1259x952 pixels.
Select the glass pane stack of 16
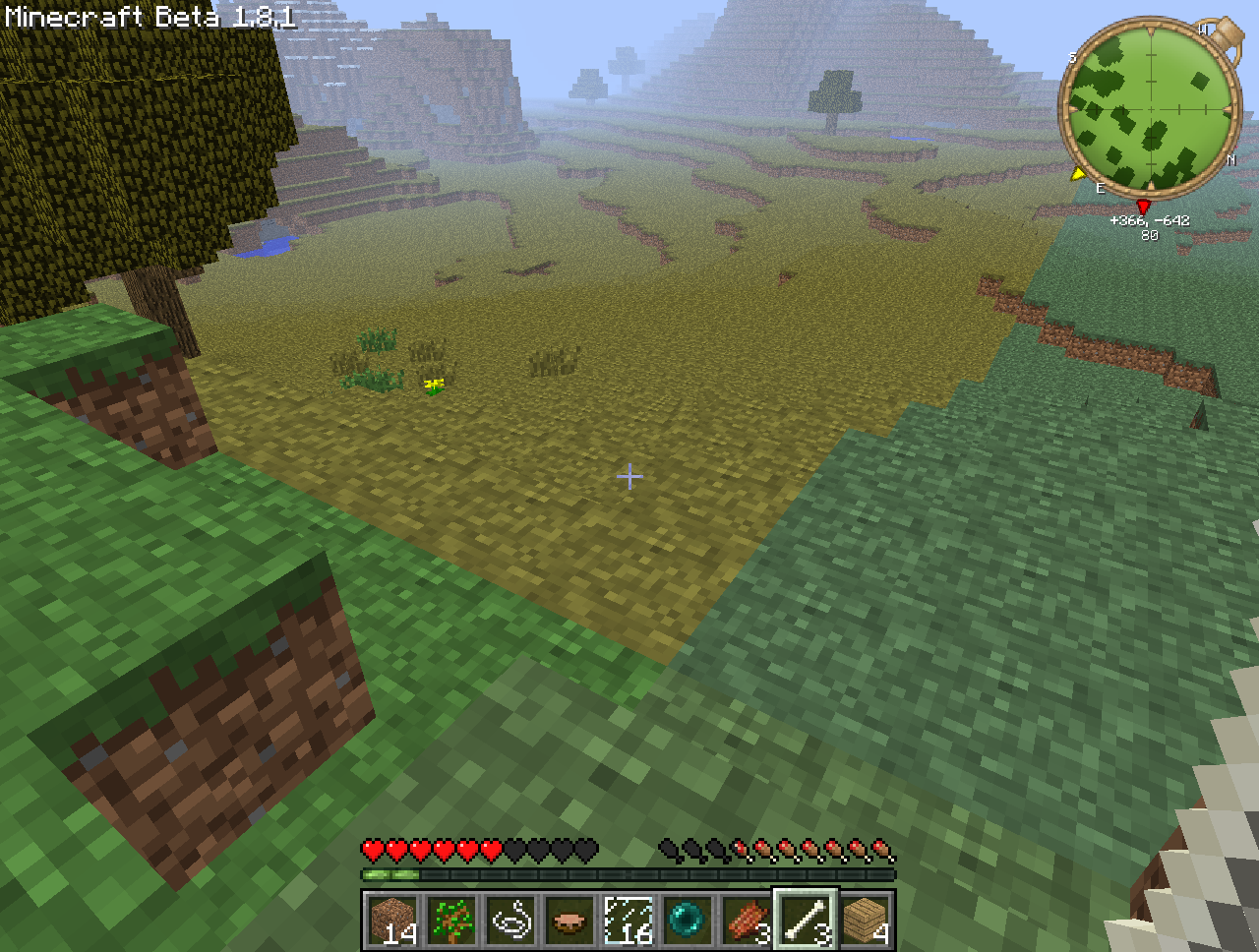click(629, 921)
